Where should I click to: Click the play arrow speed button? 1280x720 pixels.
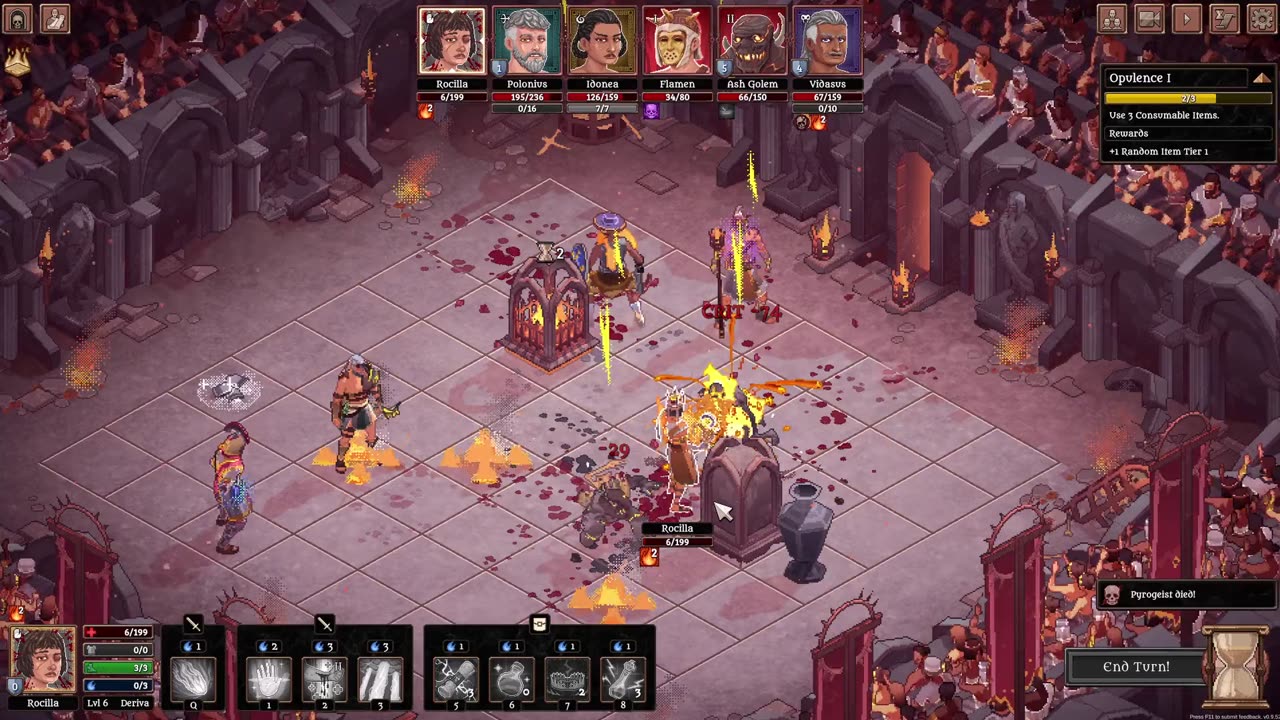(x=1187, y=19)
